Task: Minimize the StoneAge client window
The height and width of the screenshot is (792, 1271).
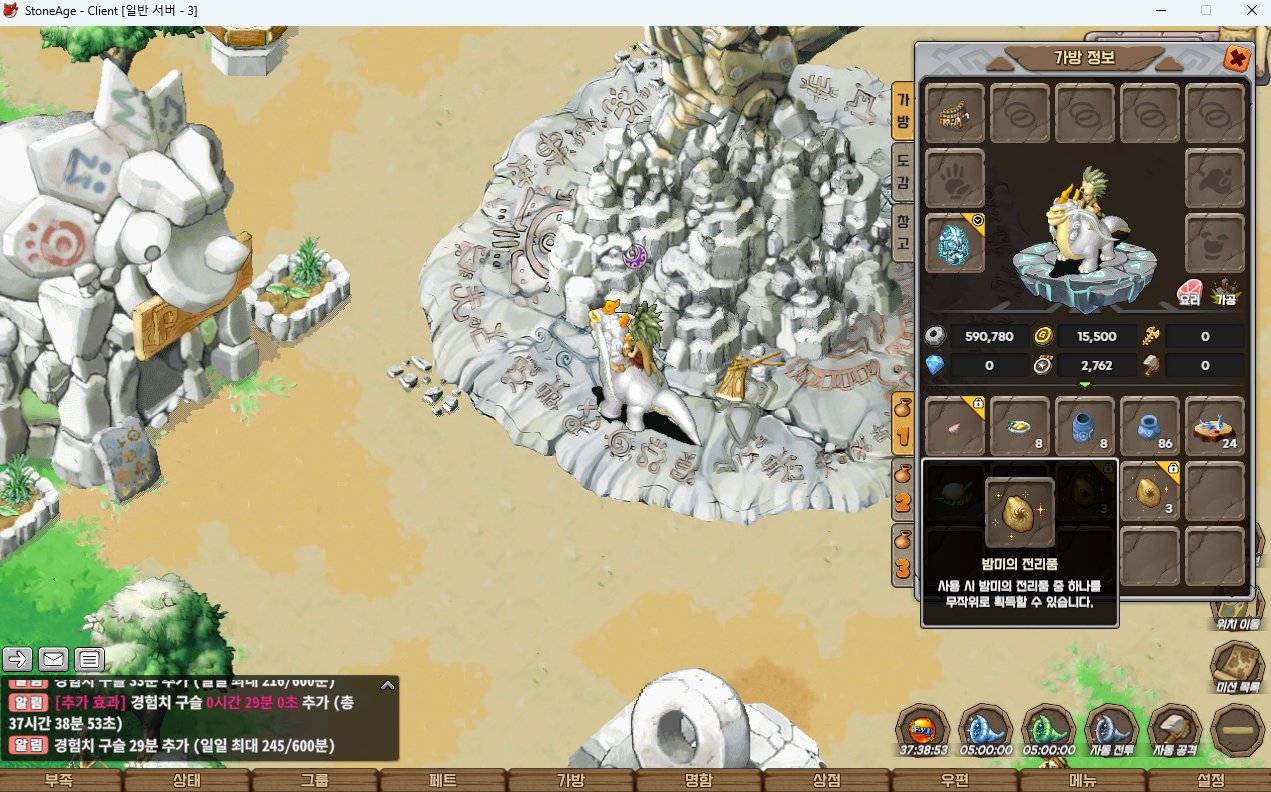Action: [x=1160, y=10]
